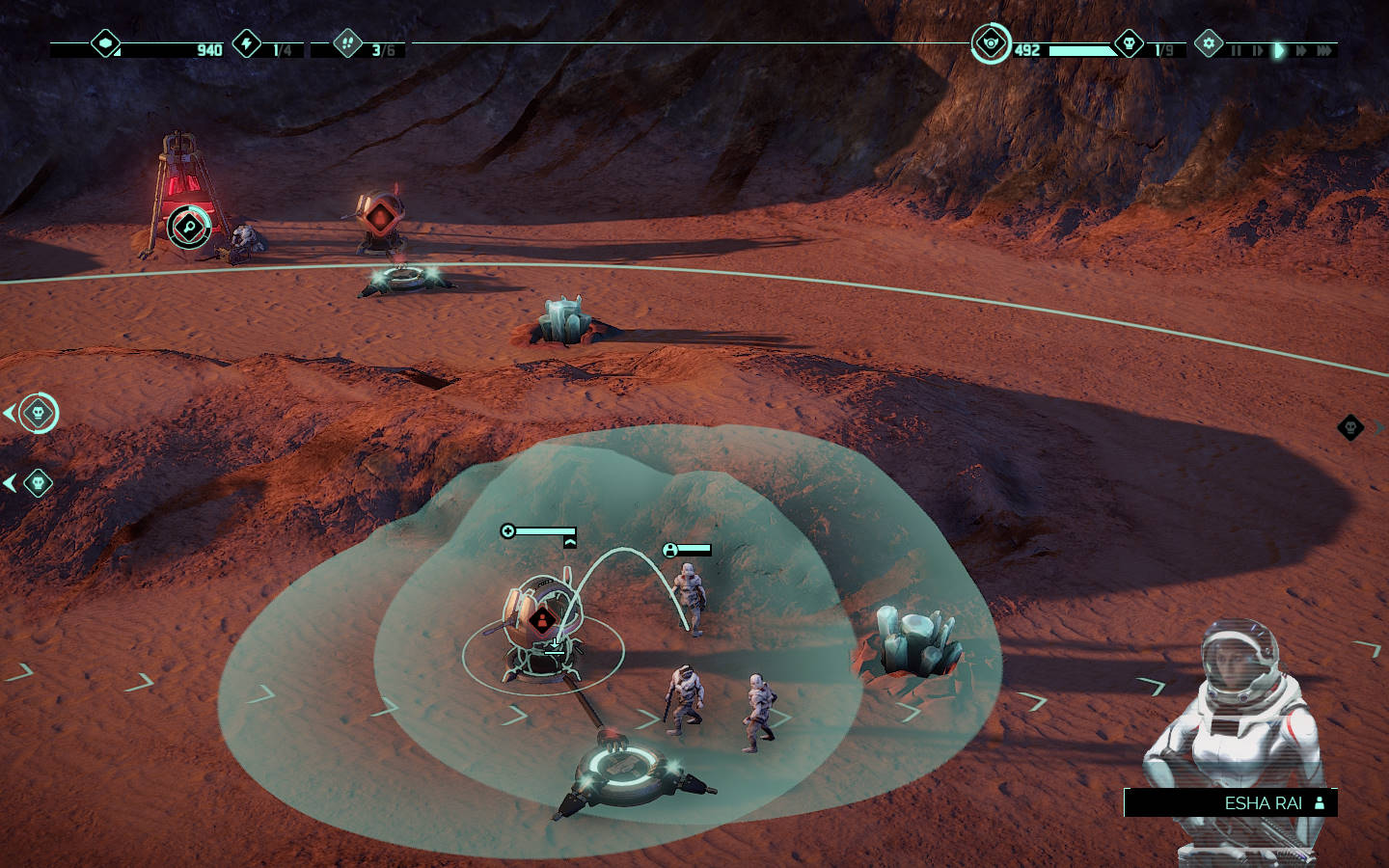Switch to double fast-forward speed
The width and height of the screenshot is (1389, 868).
tap(1301, 50)
